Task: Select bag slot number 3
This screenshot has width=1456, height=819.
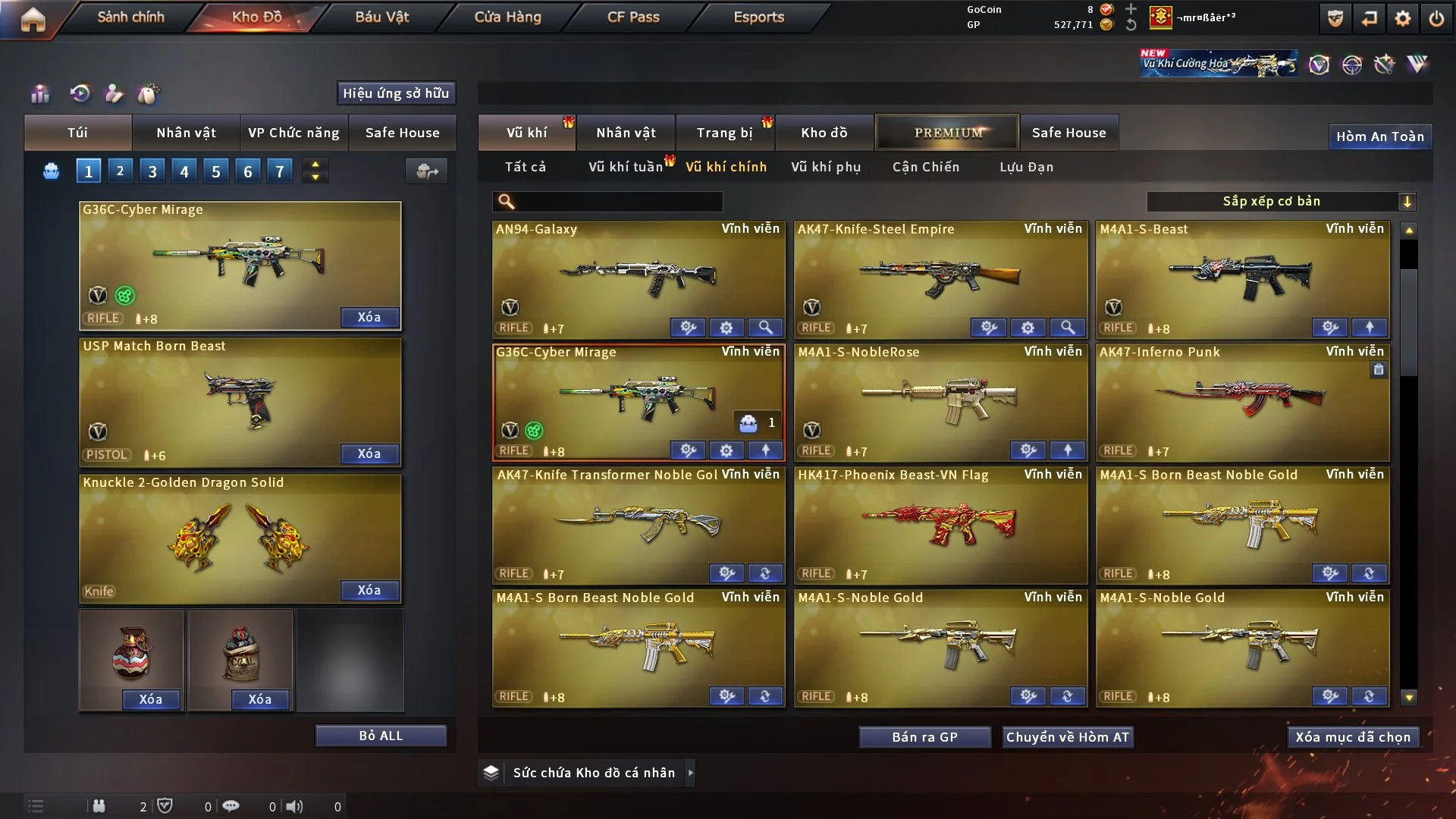Action: click(152, 171)
